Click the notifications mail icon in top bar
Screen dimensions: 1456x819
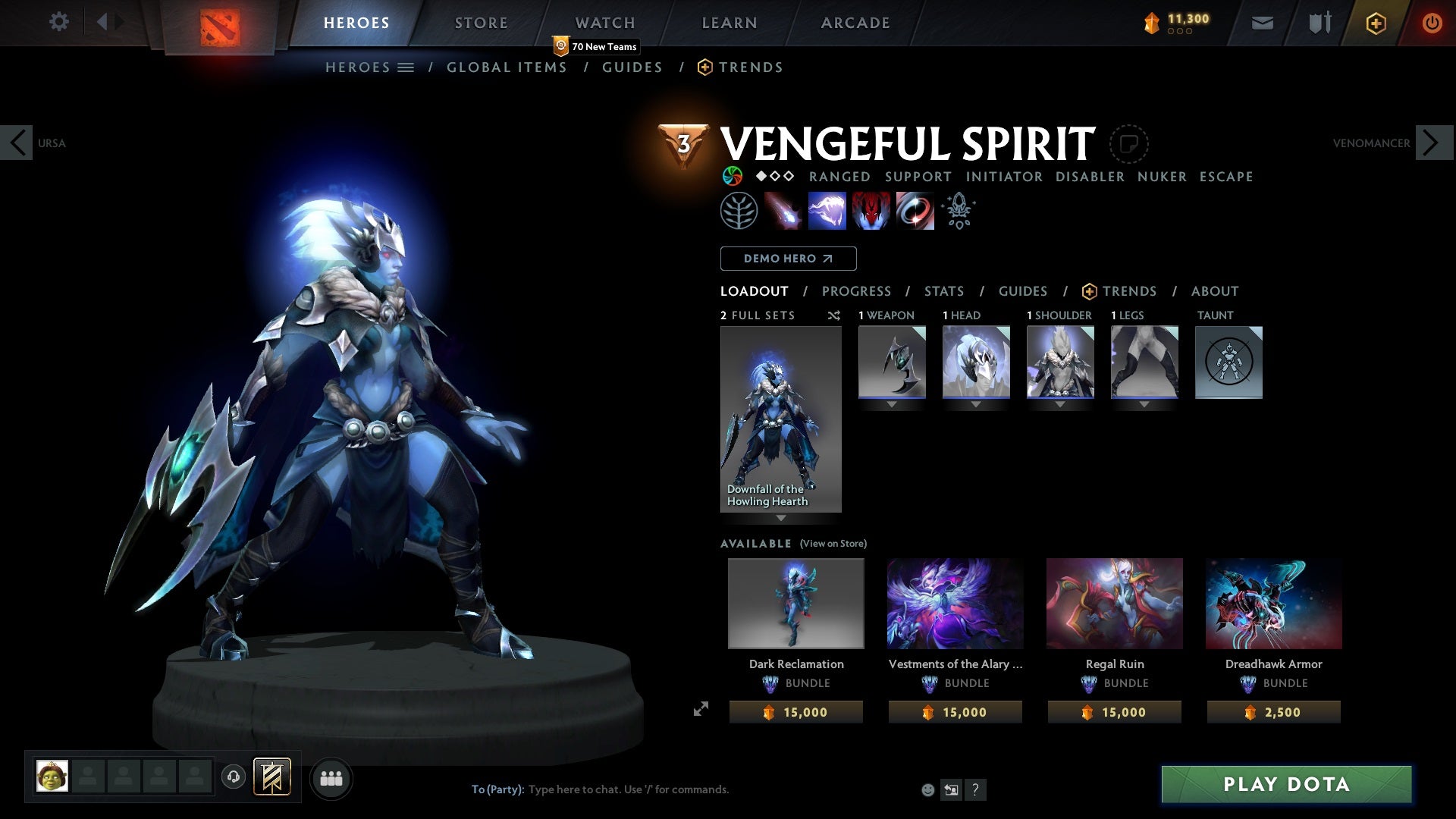pyautogui.click(x=1261, y=23)
